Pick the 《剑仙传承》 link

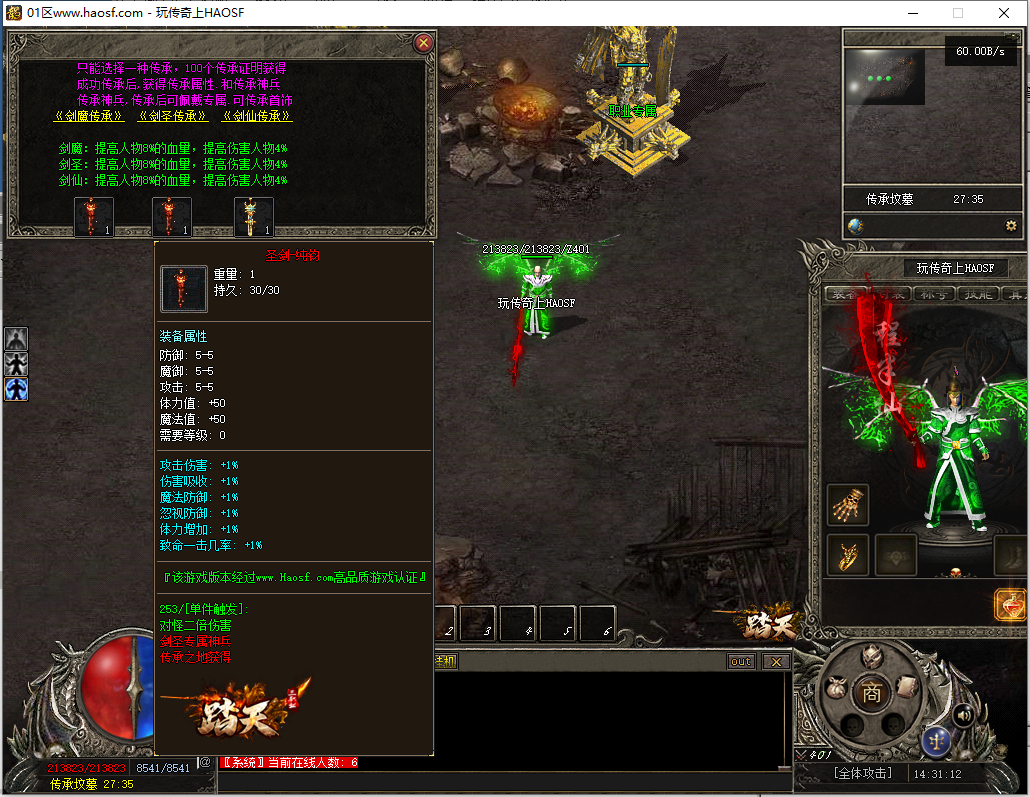pos(257,116)
